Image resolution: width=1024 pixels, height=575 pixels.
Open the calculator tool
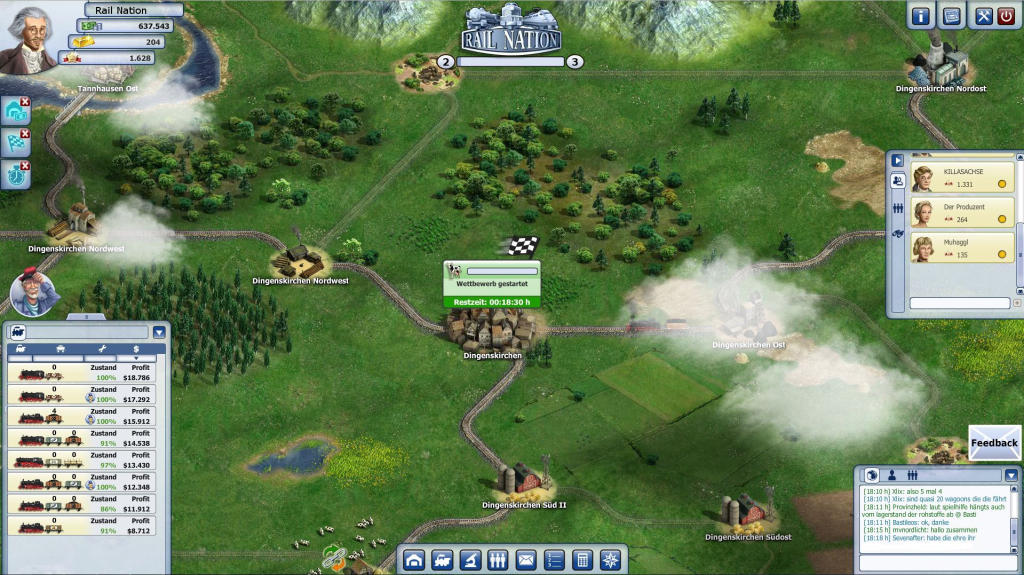[582, 560]
